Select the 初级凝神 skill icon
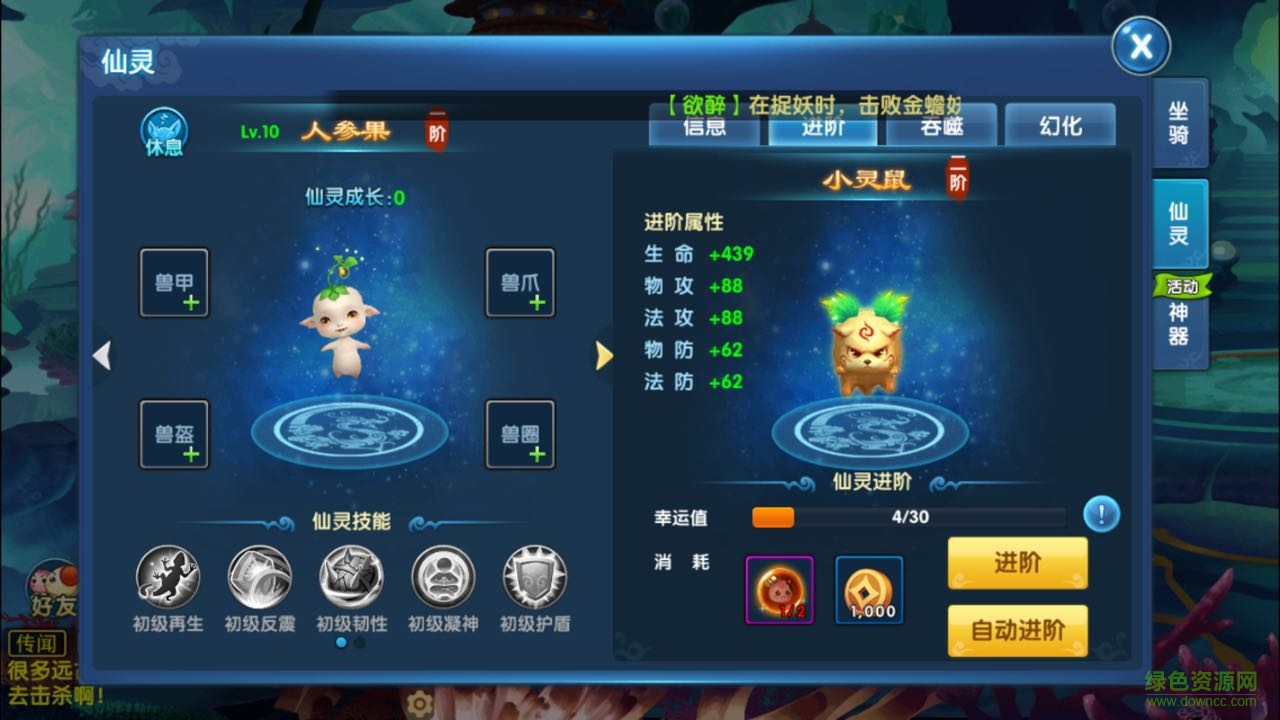Viewport: 1280px width, 720px height. (x=442, y=576)
